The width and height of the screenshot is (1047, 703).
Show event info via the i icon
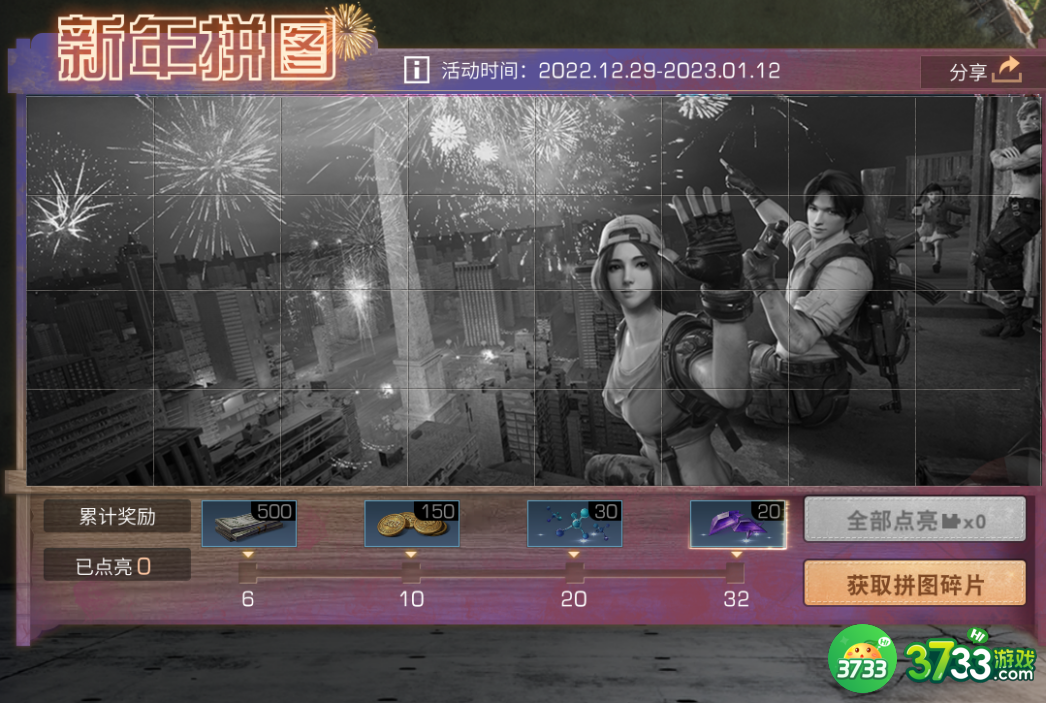coord(416,70)
